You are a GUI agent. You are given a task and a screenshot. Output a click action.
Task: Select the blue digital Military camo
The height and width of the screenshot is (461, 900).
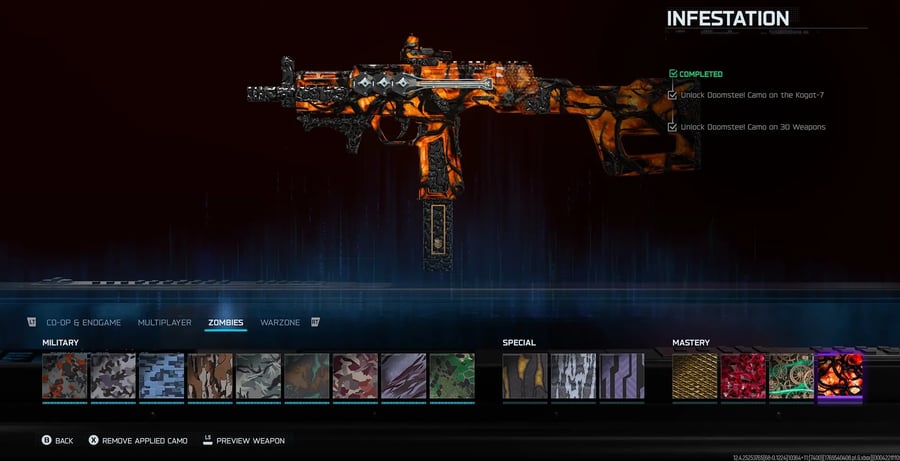[161, 376]
